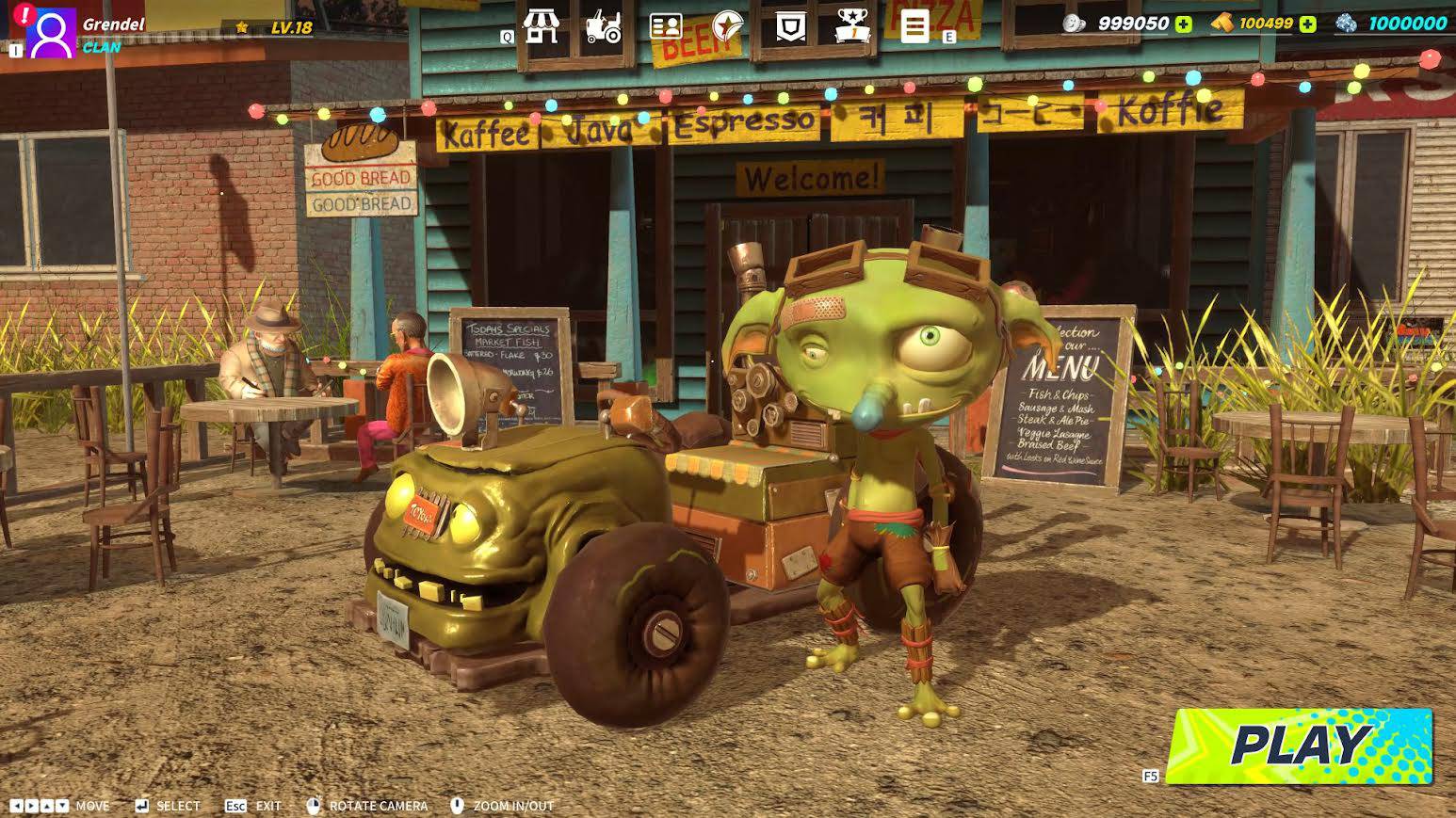Open Grendel's player avatar profile
1456x818 pixels.
click(x=51, y=34)
